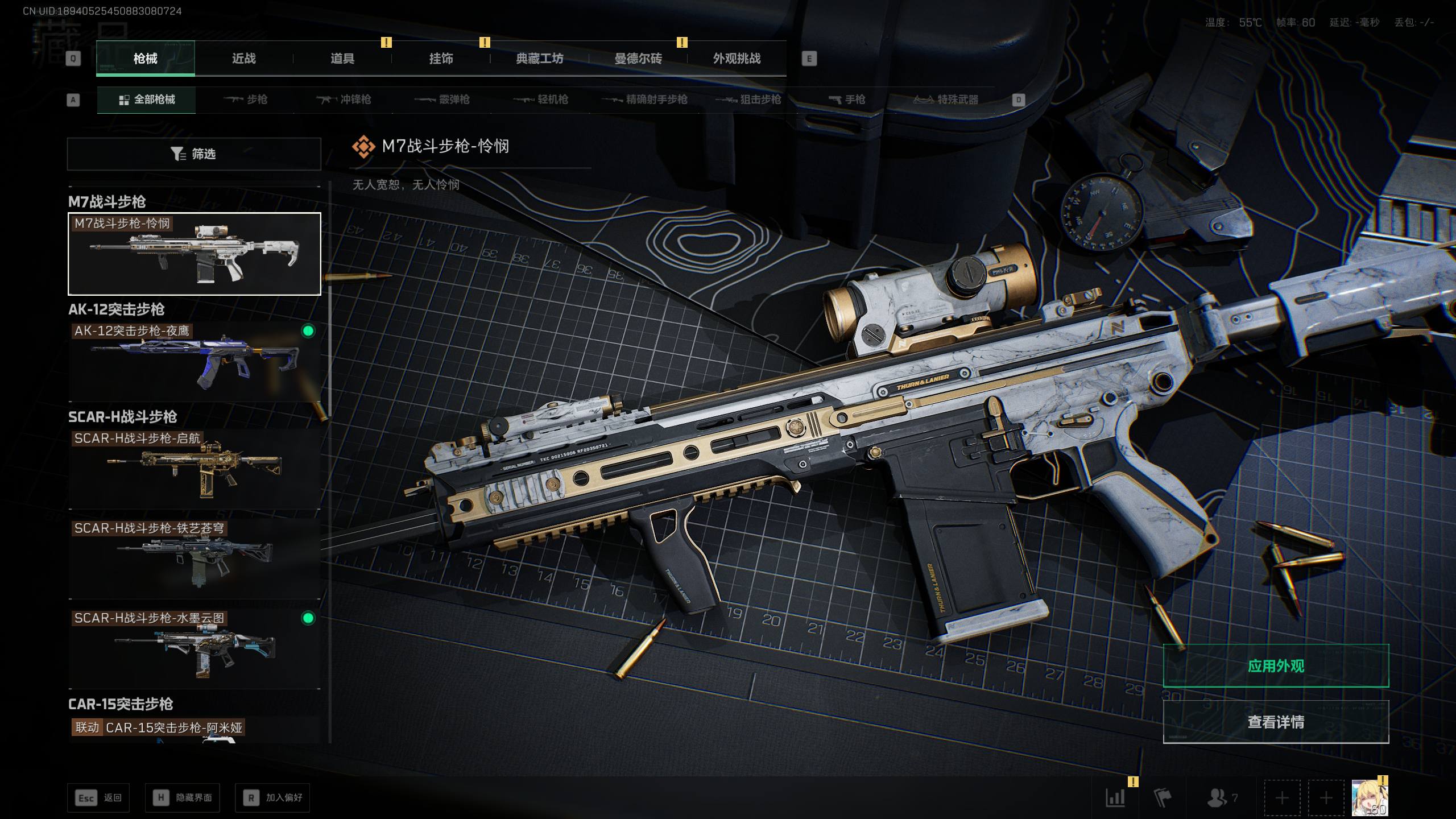Click the 返回 back button
The width and height of the screenshot is (1456, 819).
click(x=98, y=798)
